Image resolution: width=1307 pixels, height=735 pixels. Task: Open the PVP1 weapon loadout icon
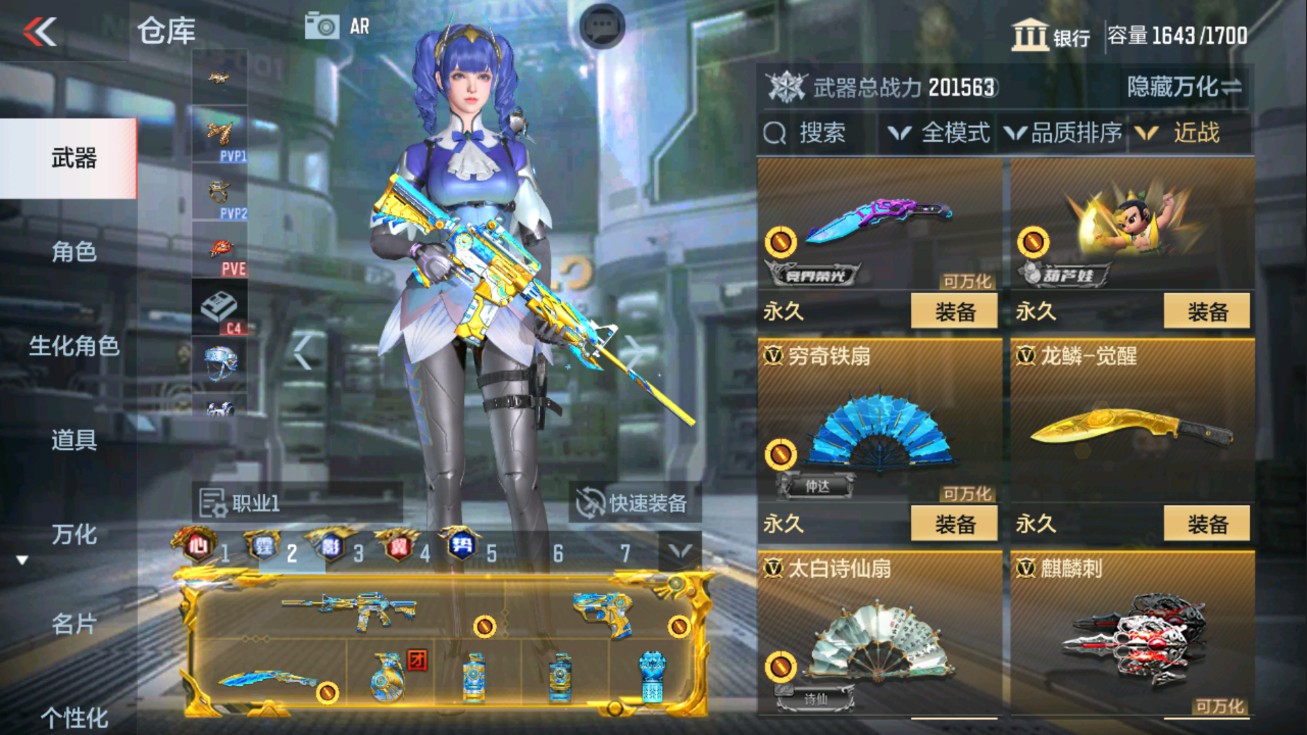219,133
